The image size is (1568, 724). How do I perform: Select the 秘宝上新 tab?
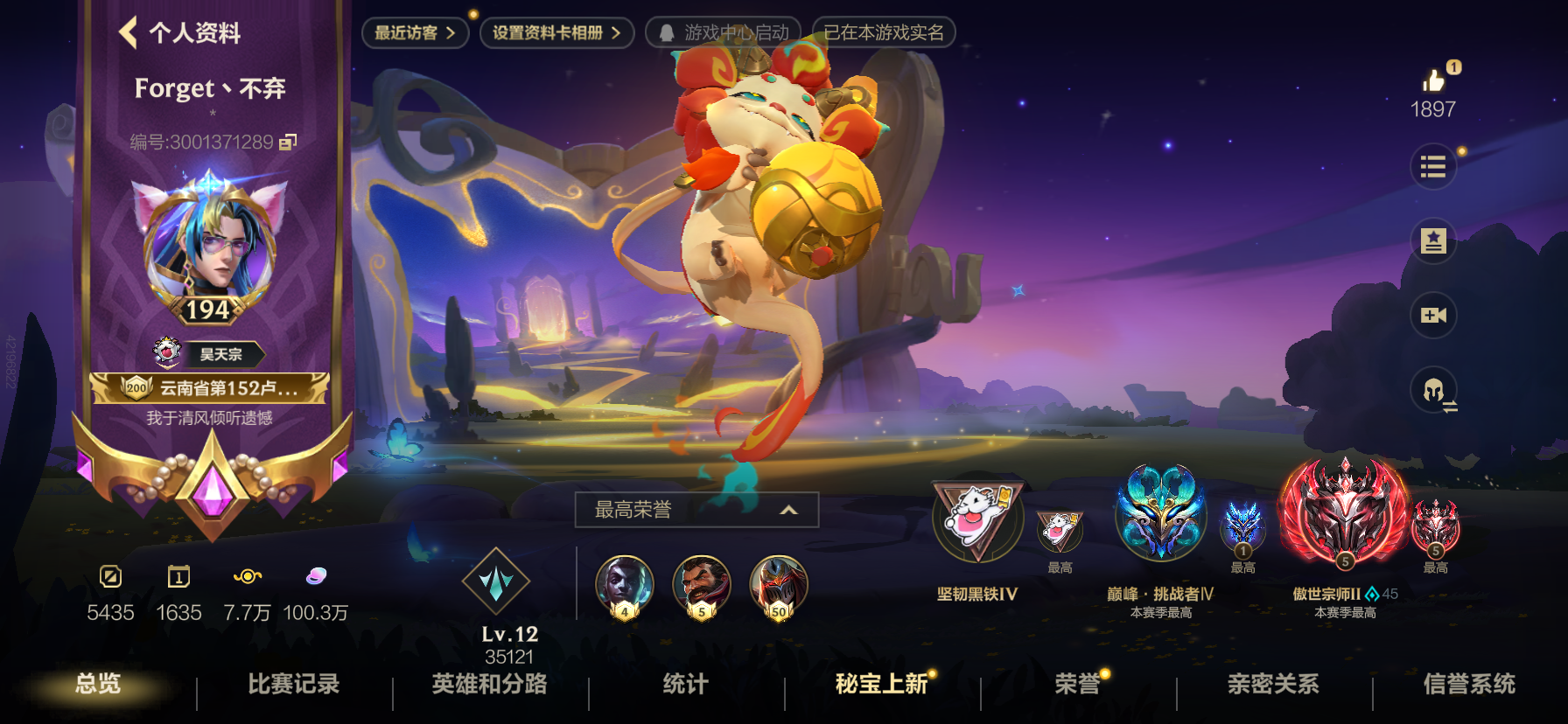pos(881,684)
